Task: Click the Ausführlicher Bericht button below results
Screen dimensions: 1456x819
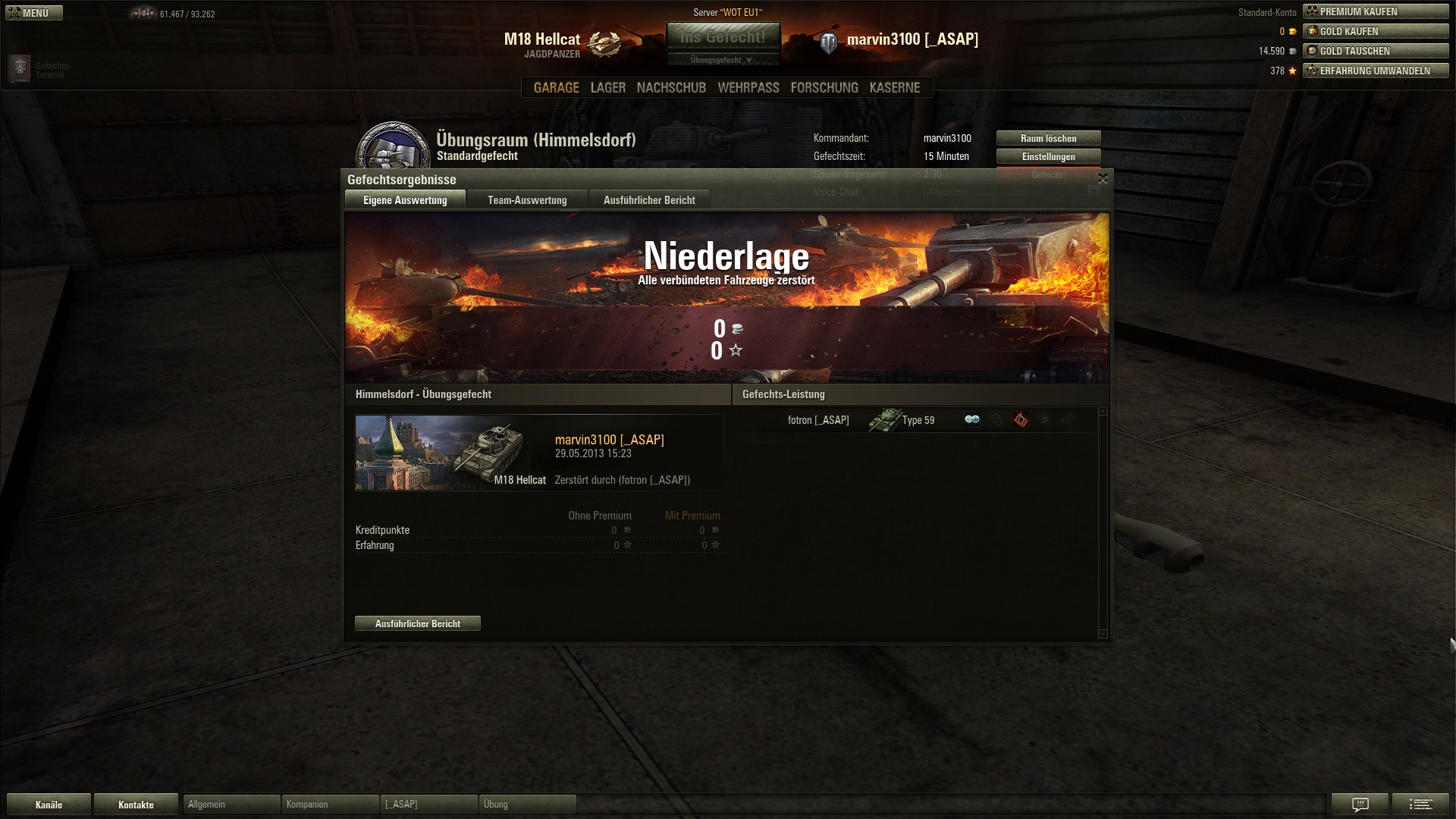Action: coord(418,623)
